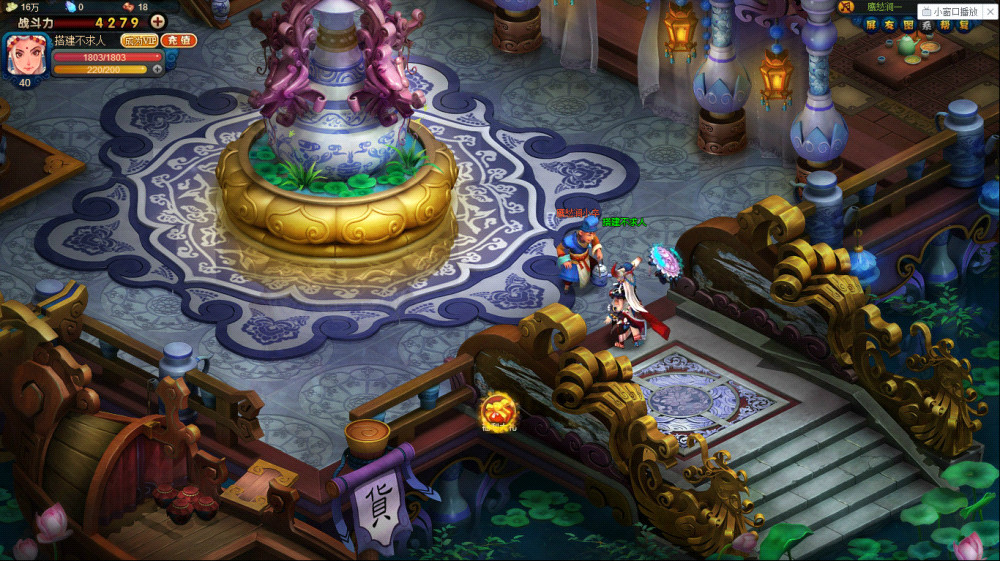This screenshot has width=1000, height=561.
Task: Toggle the sound icon beside the location name
Action: point(846,7)
